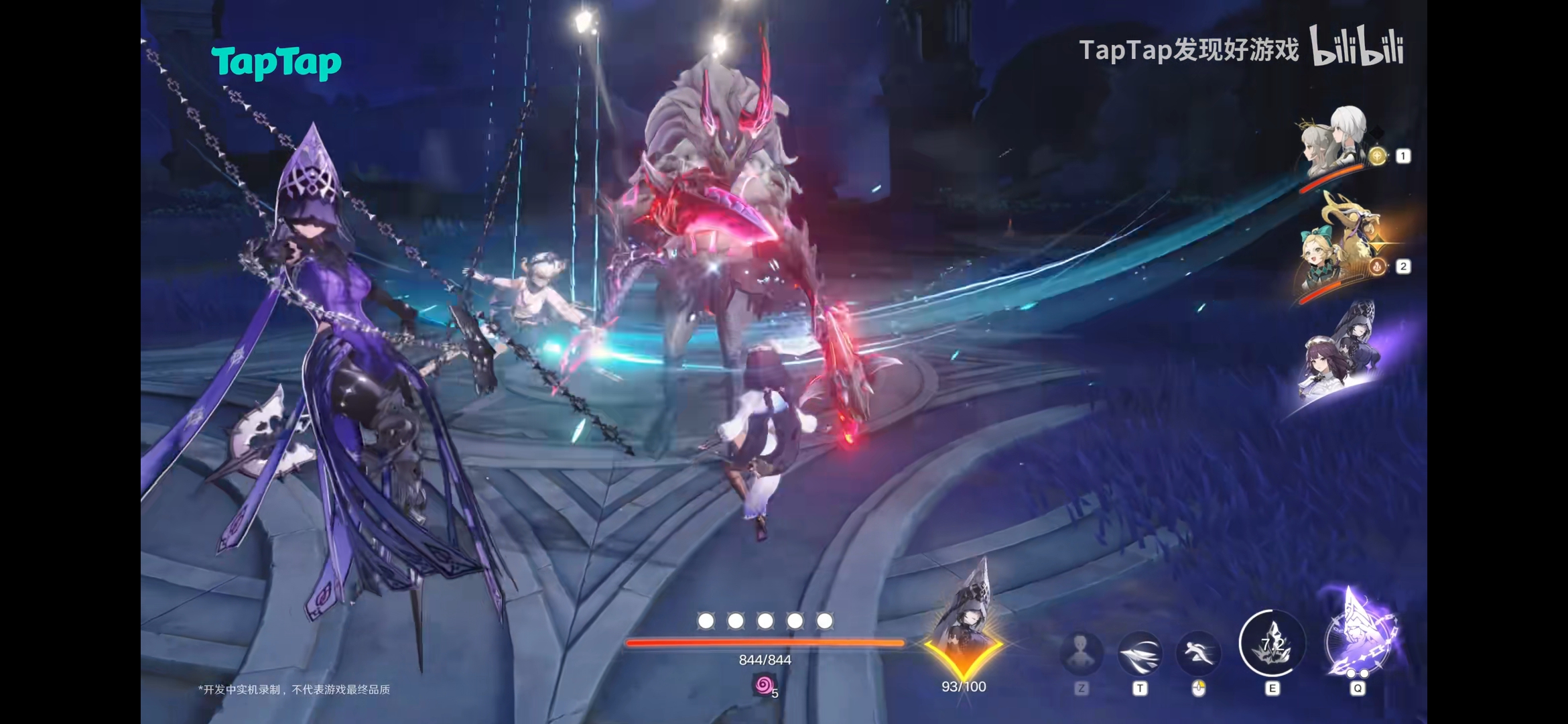Trigger the feathered wing slash skill
Viewport: 1568px width, 724px height.
tap(1140, 652)
